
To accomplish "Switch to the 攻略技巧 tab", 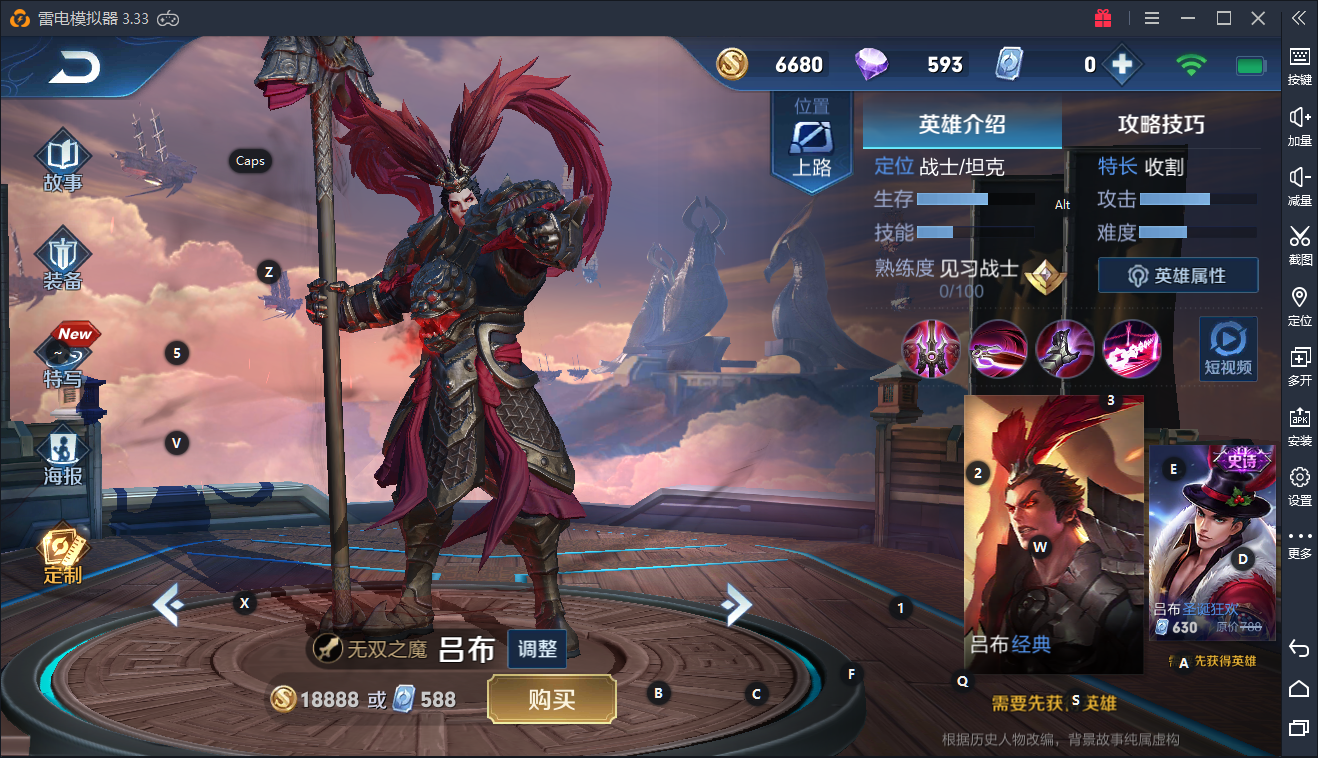I will pos(1161,124).
